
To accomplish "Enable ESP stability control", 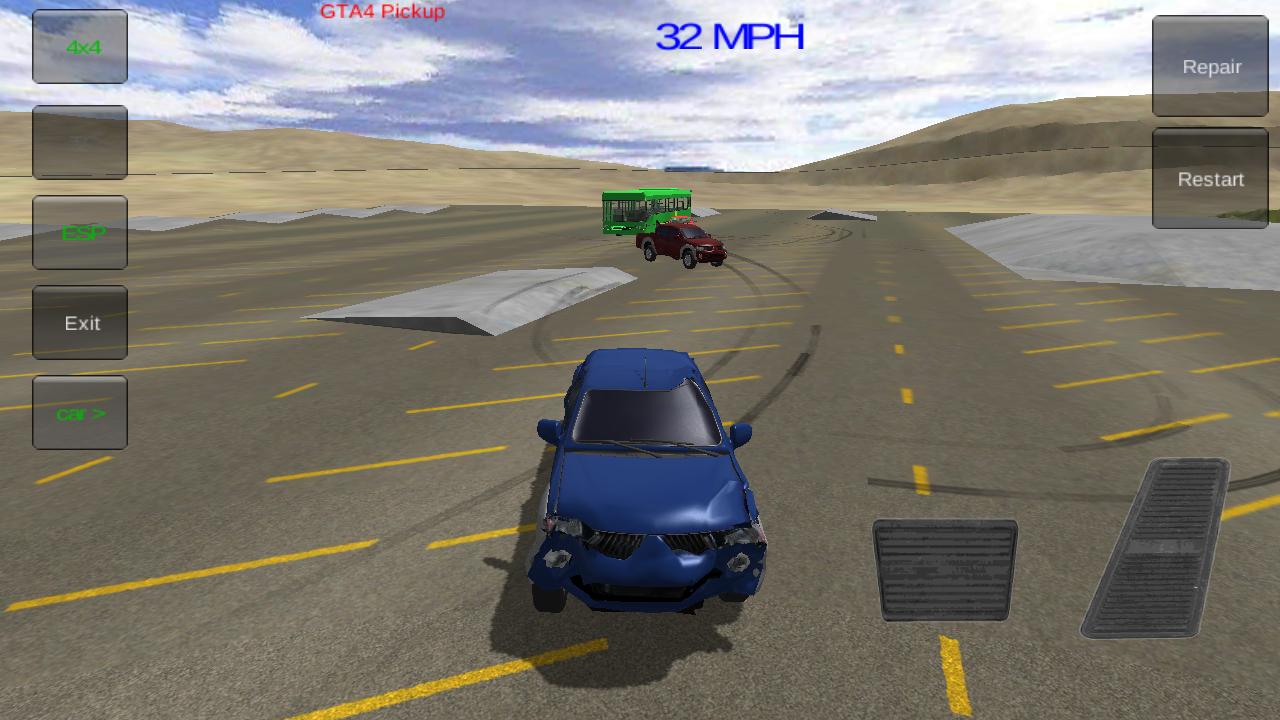I will [x=79, y=232].
